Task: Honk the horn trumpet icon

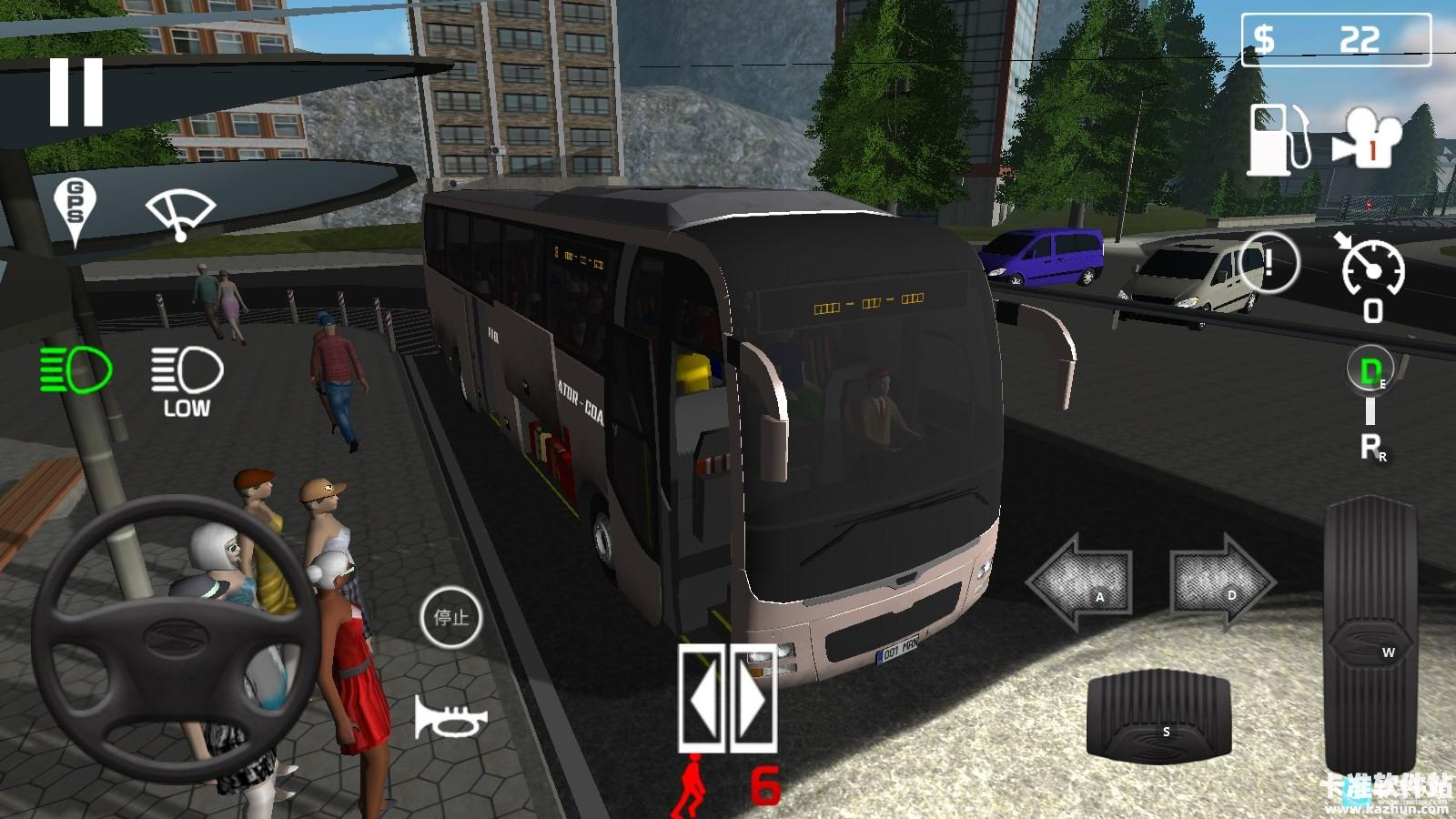Action: point(450,717)
